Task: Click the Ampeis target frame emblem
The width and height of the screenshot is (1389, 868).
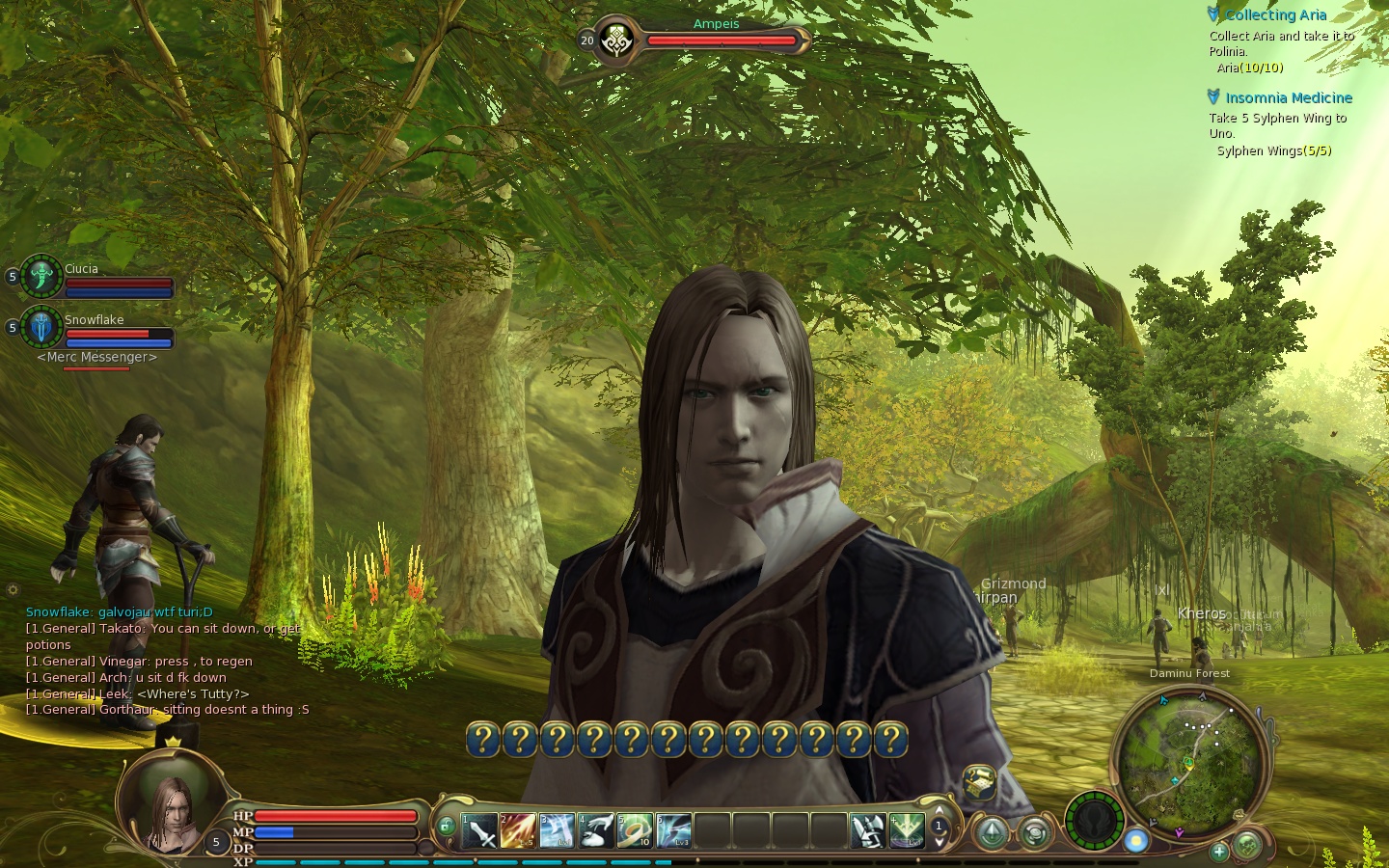Action: click(615, 41)
